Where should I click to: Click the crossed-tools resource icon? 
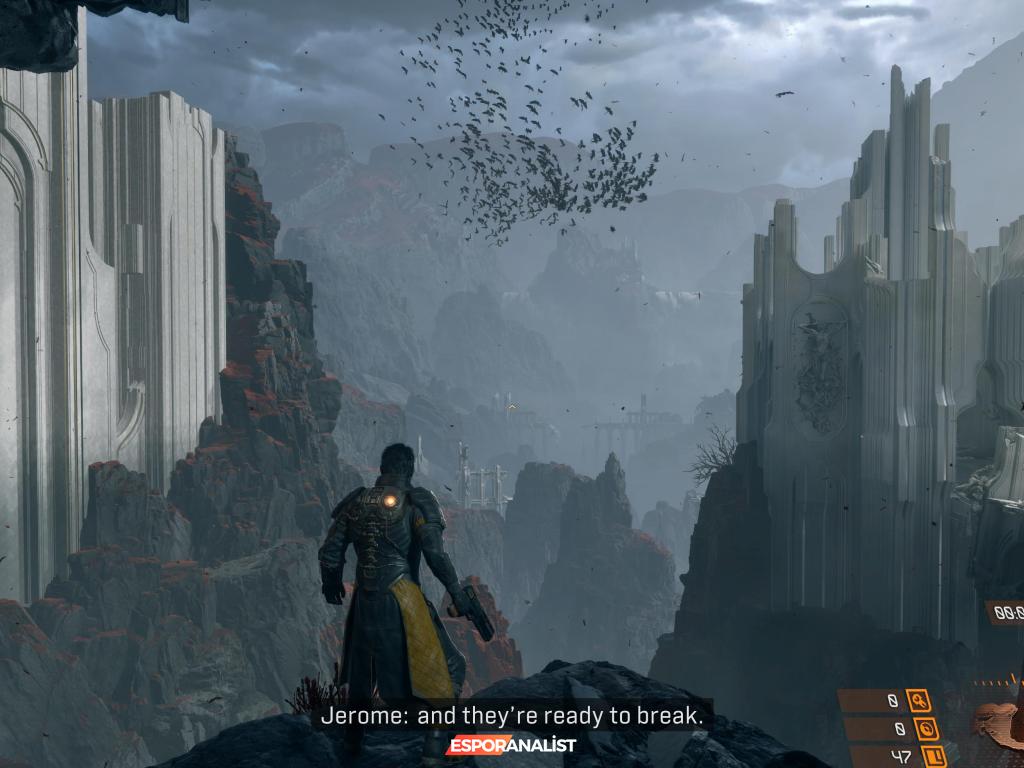pyautogui.click(x=918, y=701)
